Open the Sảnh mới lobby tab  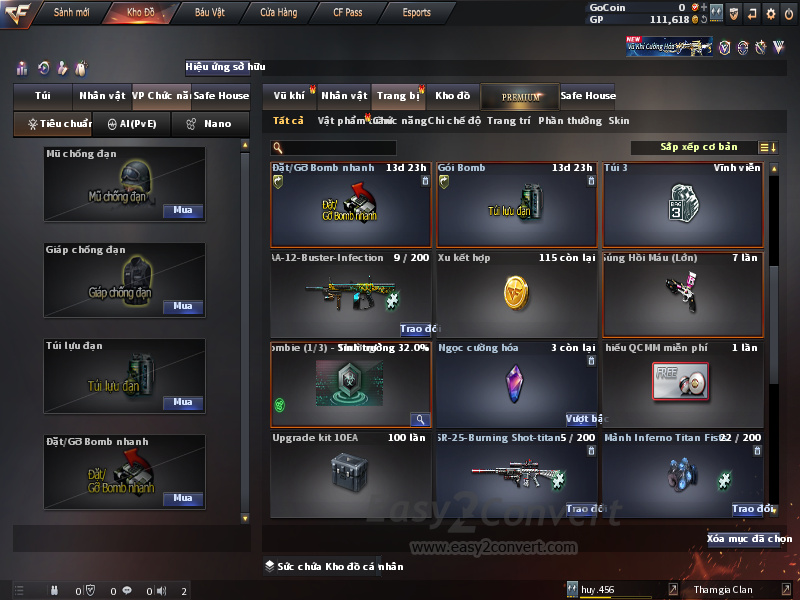pos(71,13)
